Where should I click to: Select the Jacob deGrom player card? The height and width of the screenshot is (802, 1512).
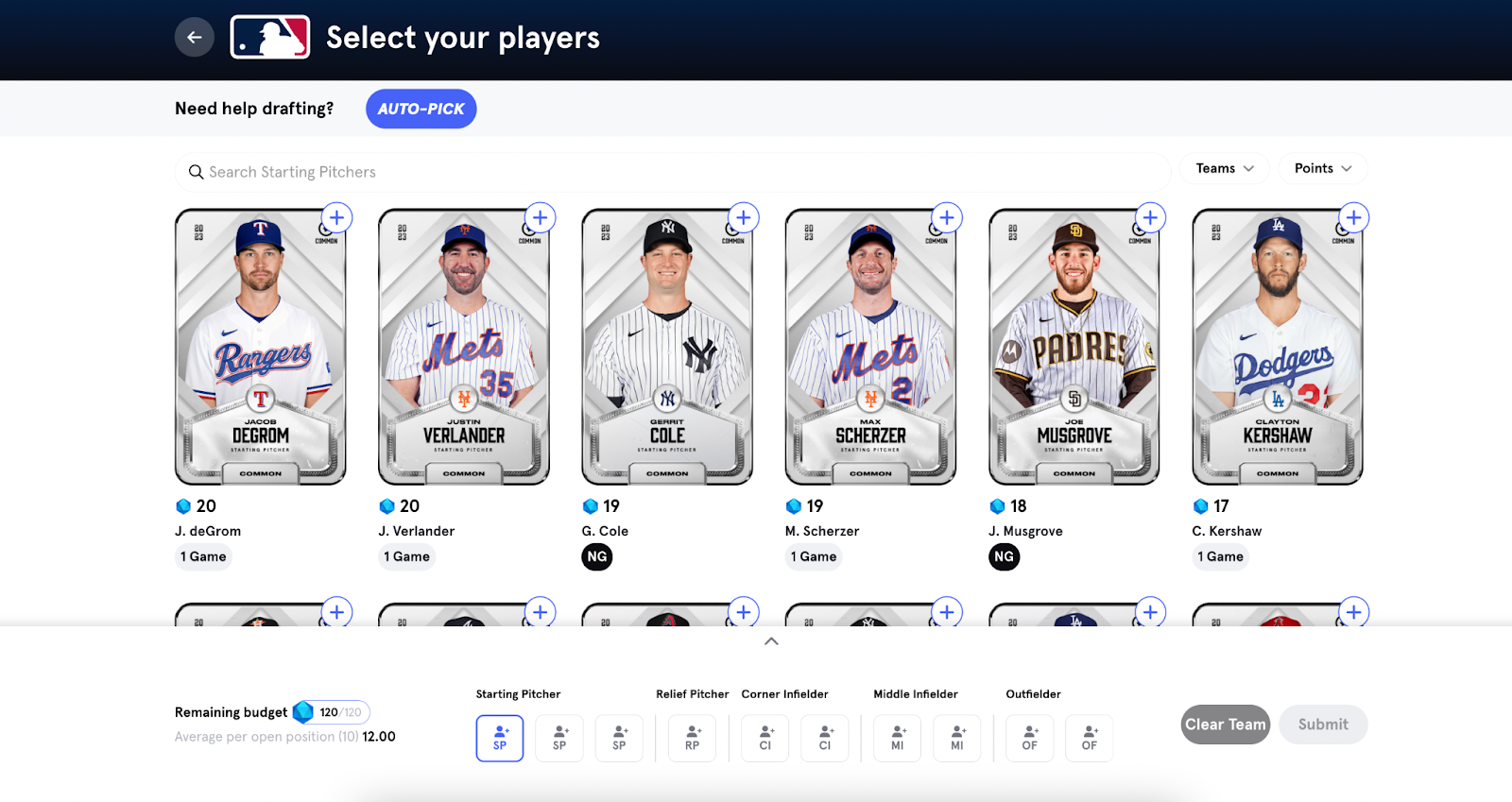pyautogui.click(x=261, y=348)
